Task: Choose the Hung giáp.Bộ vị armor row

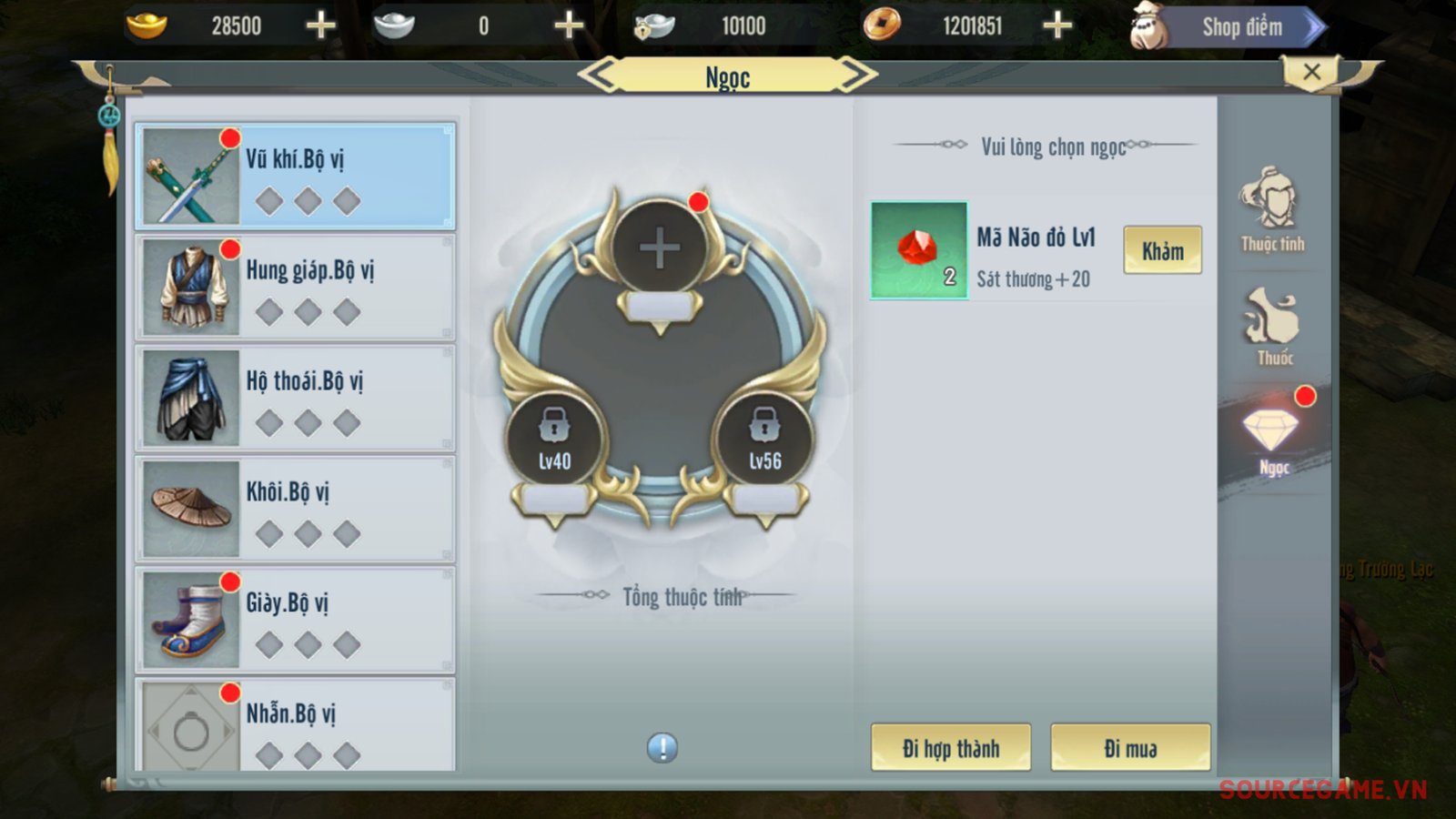Action: click(x=296, y=287)
